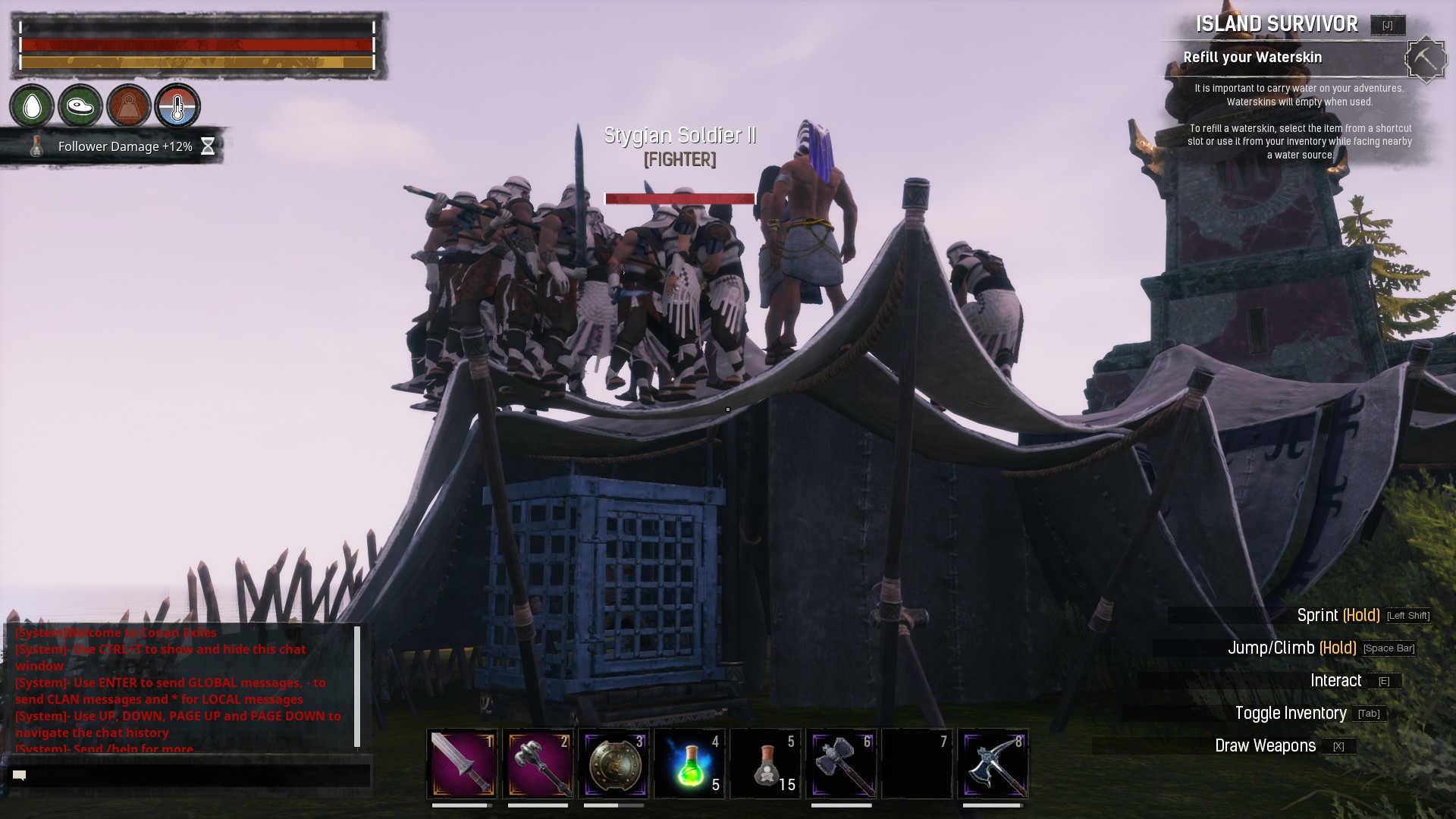This screenshot has height=819, width=1456.
Task: Click the Follower Damage +12% buff potion icon
Action: point(34,146)
